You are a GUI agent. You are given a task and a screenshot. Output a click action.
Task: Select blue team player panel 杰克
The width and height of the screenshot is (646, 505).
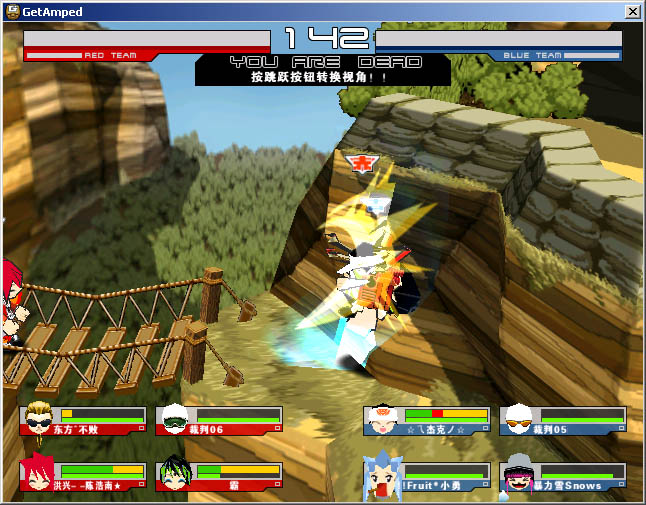click(427, 421)
